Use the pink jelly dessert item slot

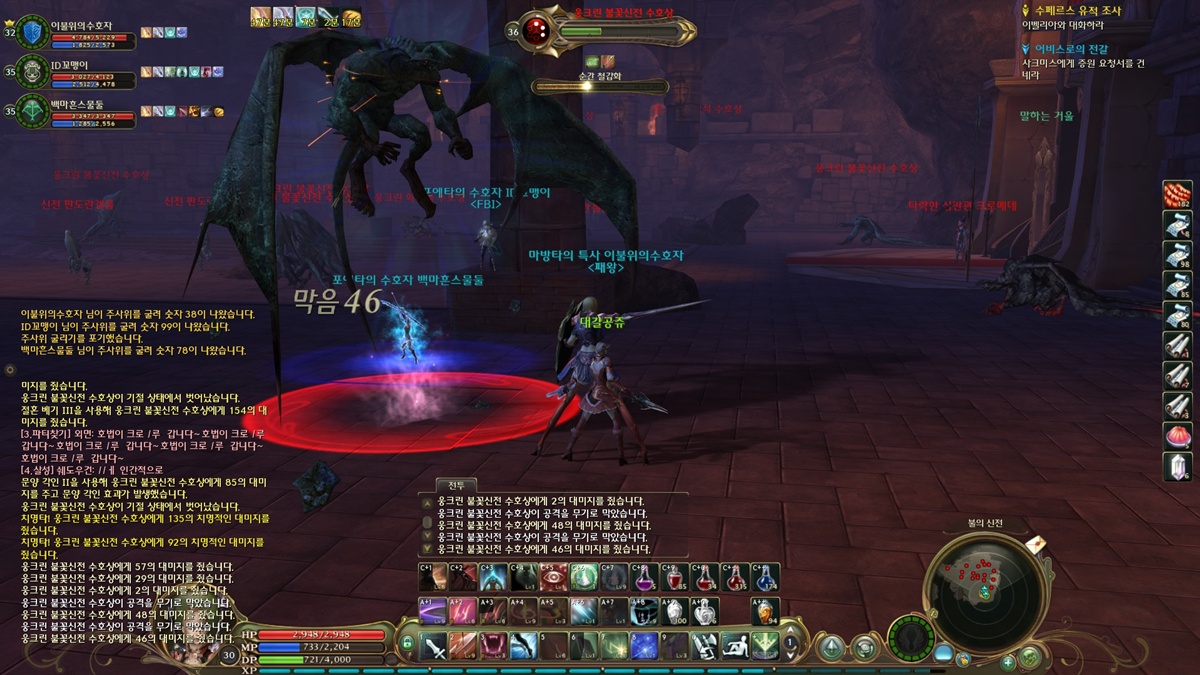coord(1178,436)
